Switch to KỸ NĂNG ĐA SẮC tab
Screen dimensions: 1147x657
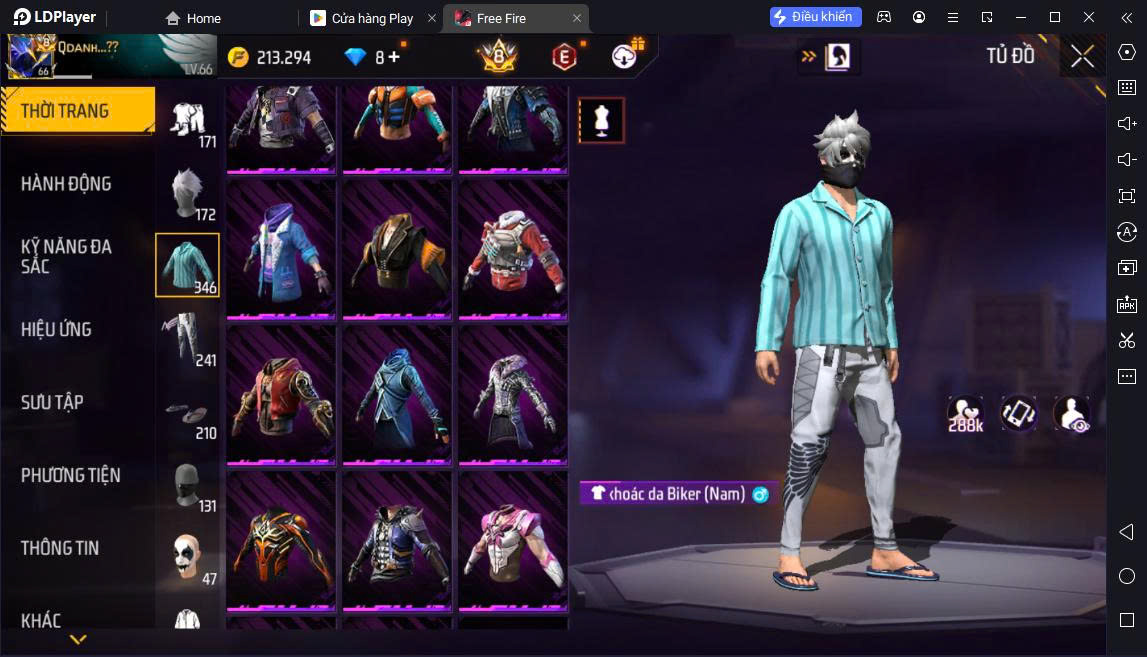coord(66,256)
